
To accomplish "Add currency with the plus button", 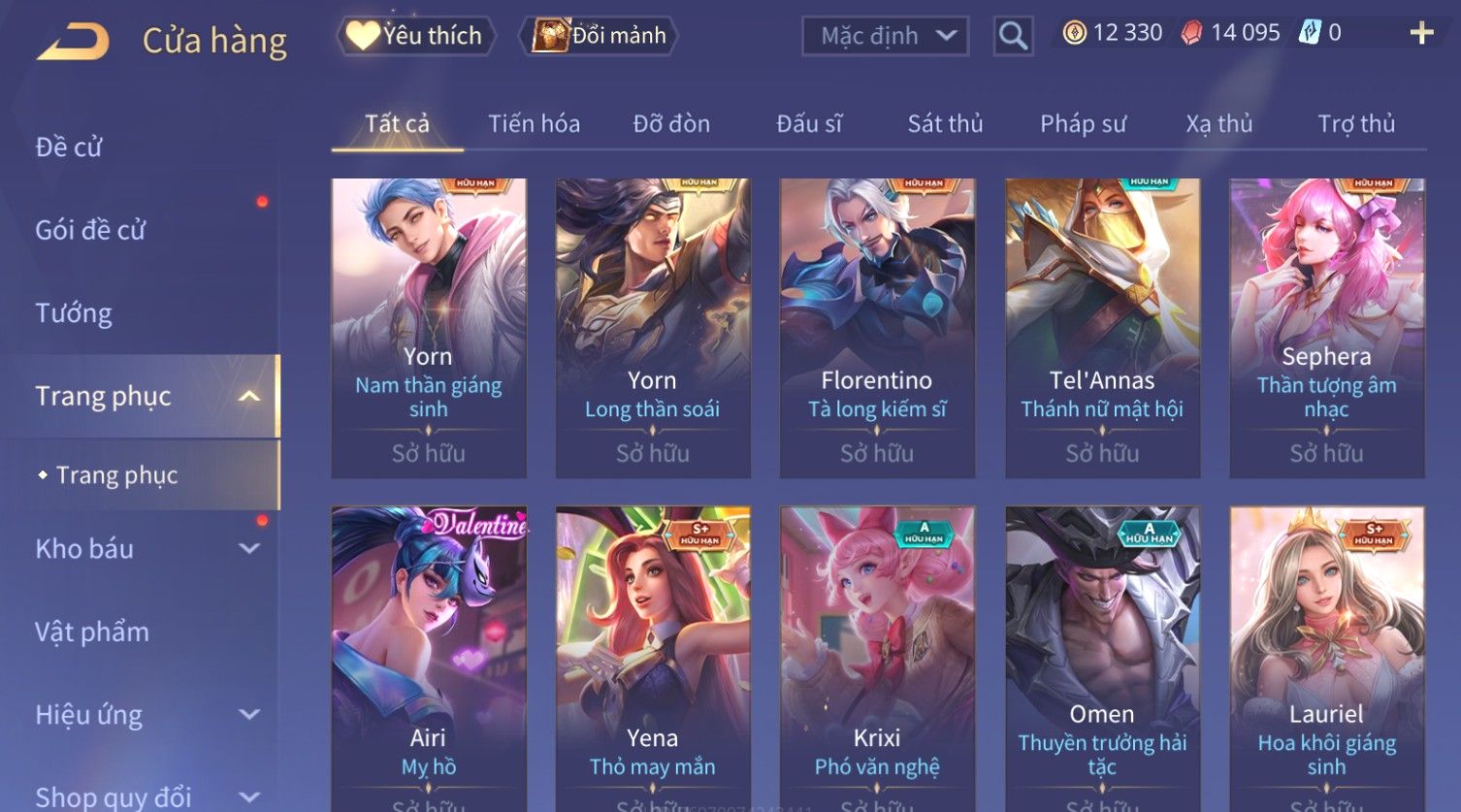I will point(1421,33).
